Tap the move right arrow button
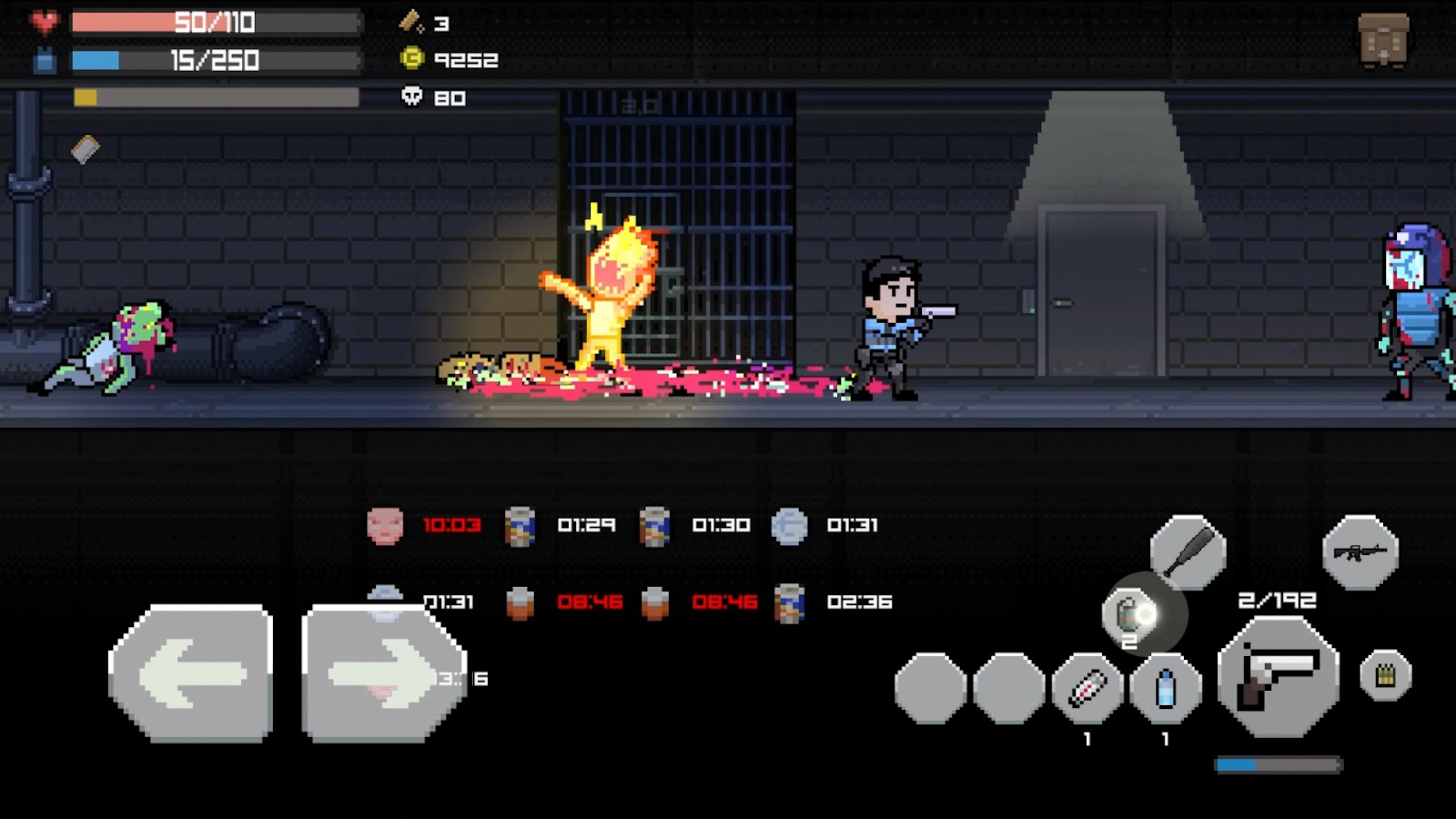 pos(382,673)
